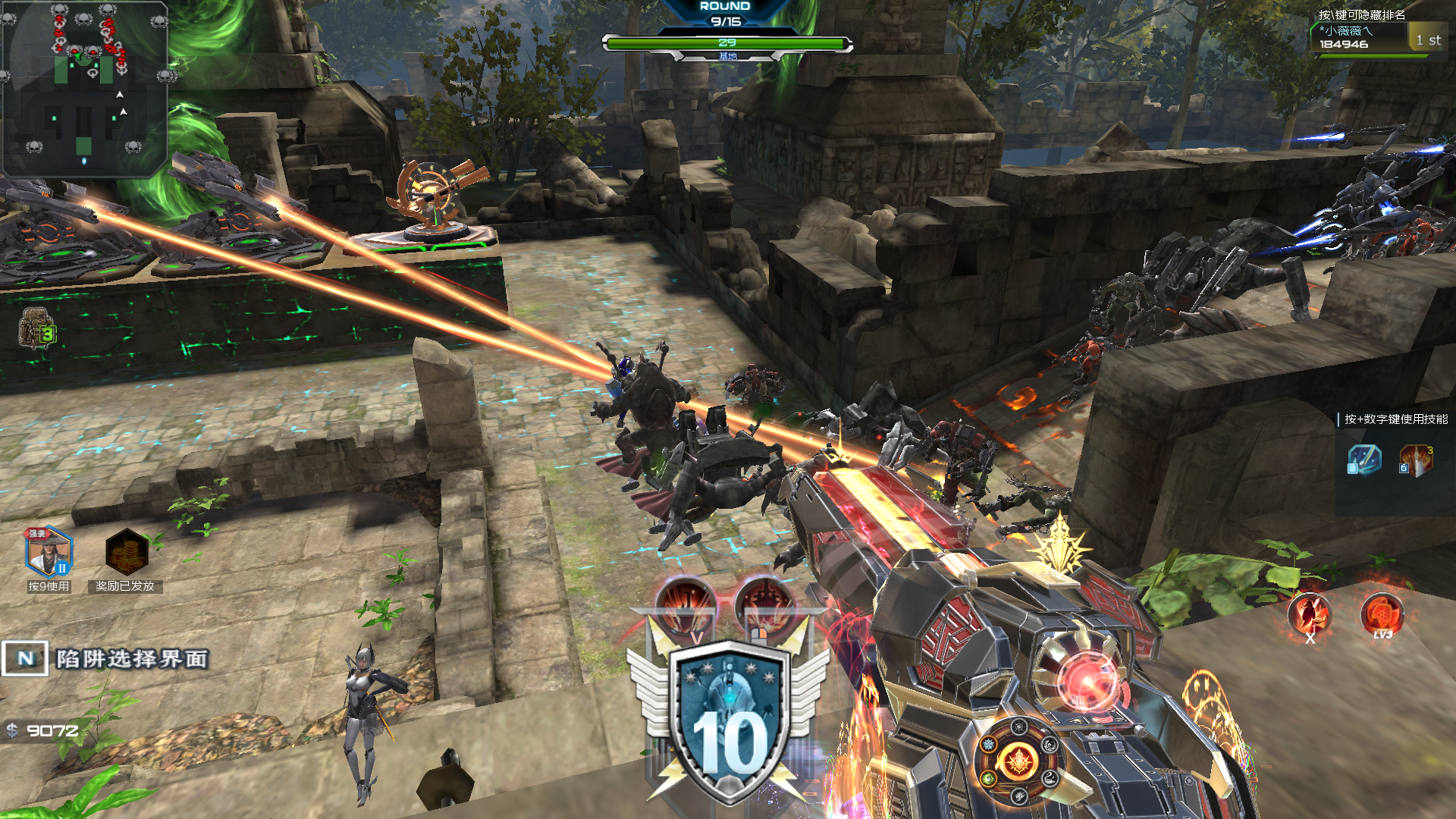
Task: Activate the red burst skill icon
Action: [1415, 460]
